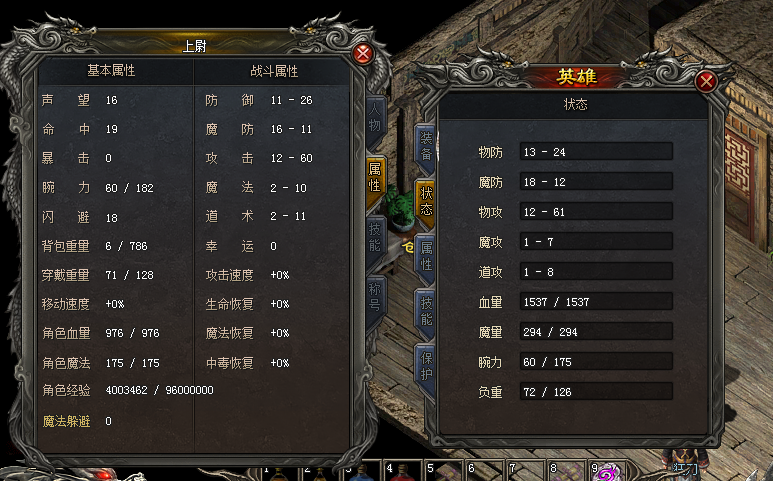Click the red potion in hotbar slot 4

pyautogui.click(x=401, y=473)
